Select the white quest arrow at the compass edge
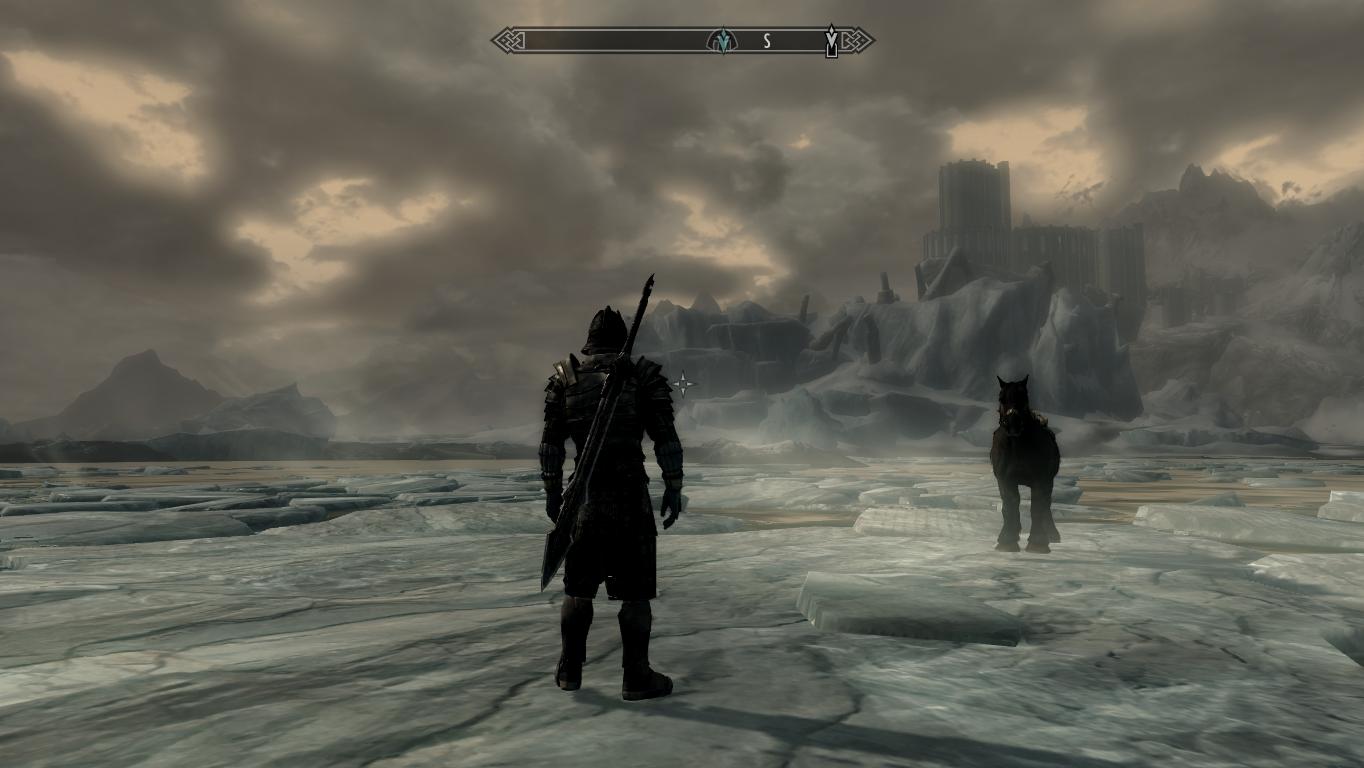The image size is (1364, 768). click(x=831, y=41)
